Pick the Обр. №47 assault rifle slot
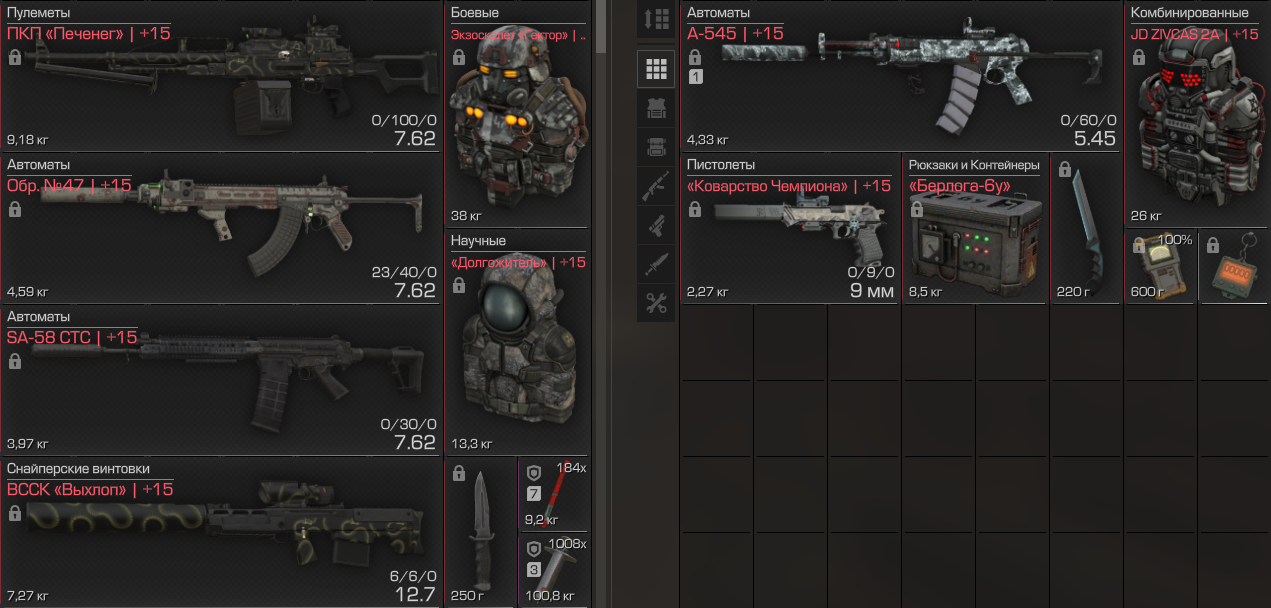1271x608 pixels. tap(220, 226)
